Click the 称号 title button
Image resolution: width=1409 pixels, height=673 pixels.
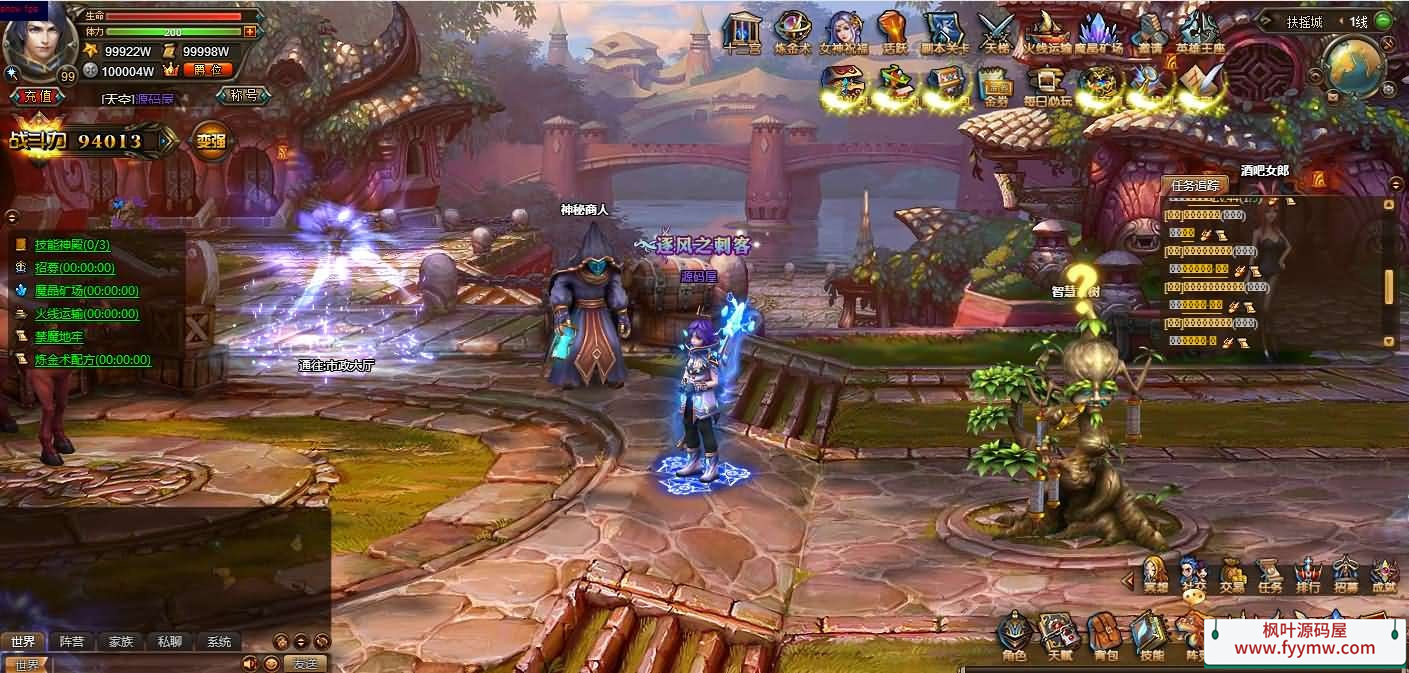click(x=243, y=95)
